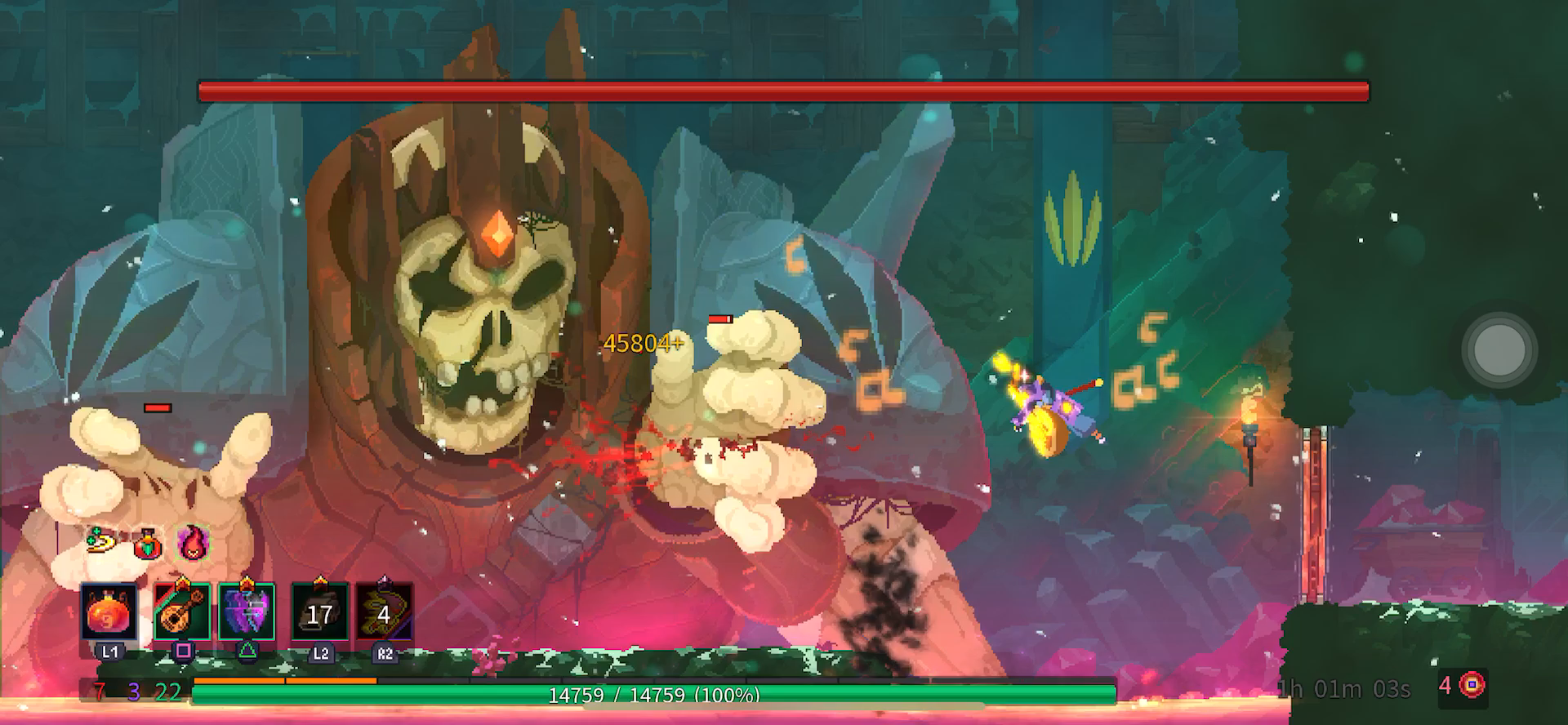Tap the round grey touch button

point(1498,349)
